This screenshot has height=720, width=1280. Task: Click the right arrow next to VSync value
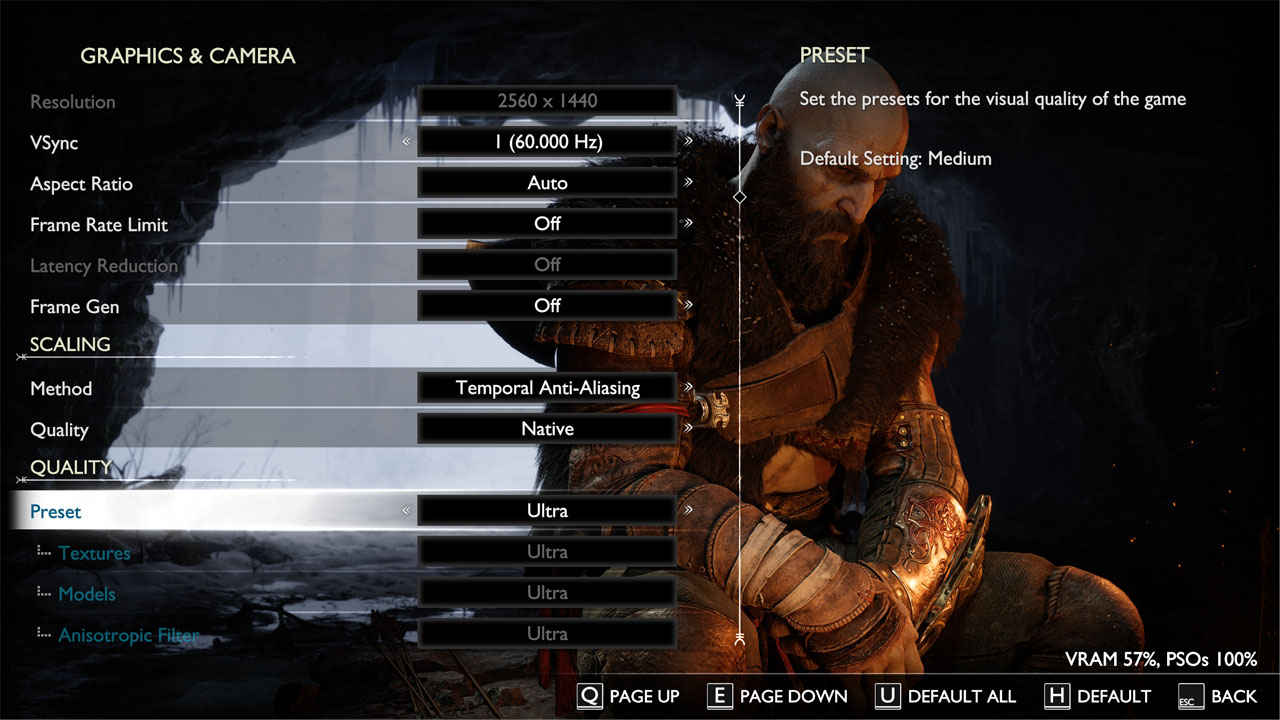coord(689,141)
